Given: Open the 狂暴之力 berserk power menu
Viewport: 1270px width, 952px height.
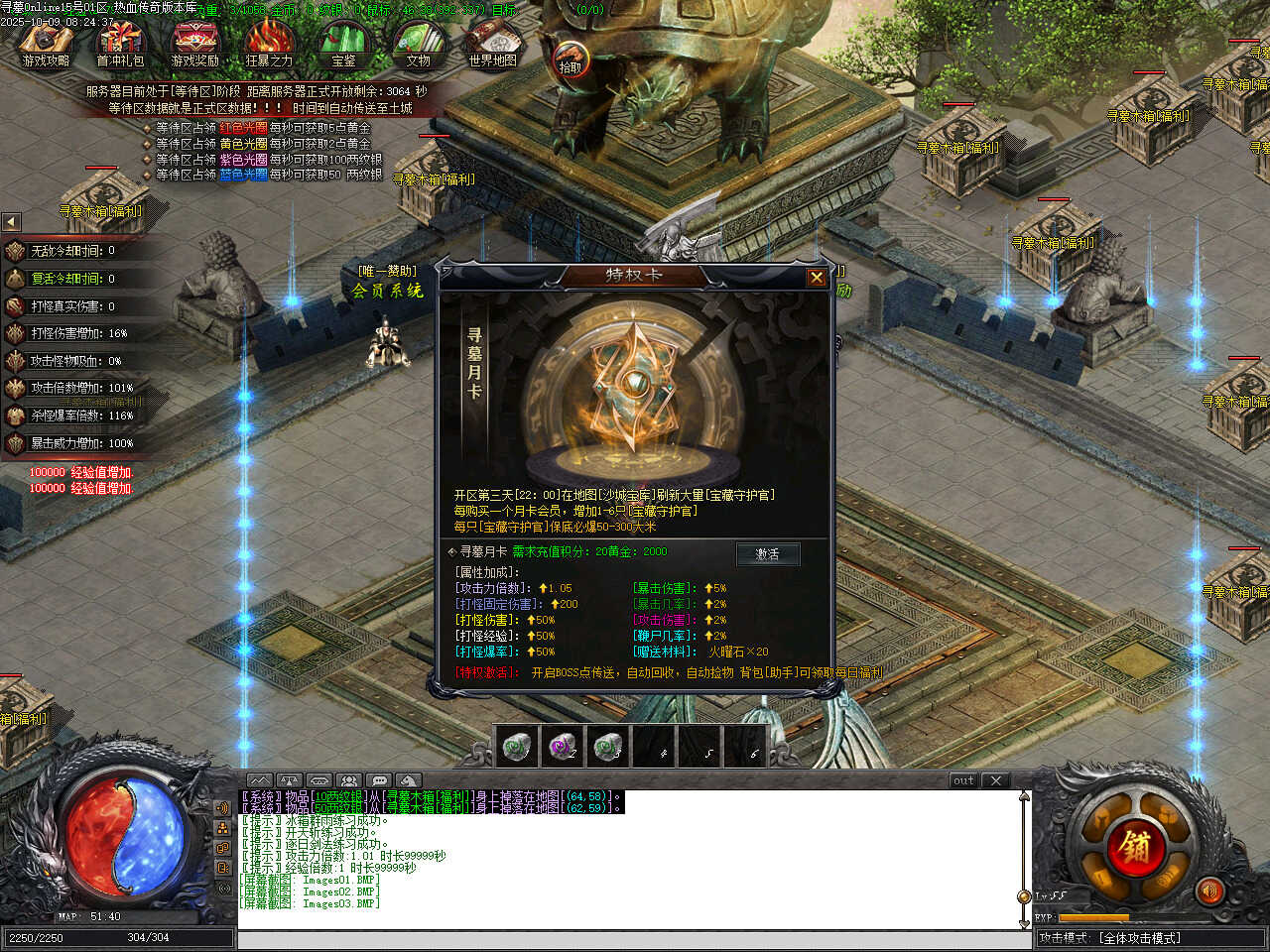Looking at the screenshot, I should (x=269, y=46).
